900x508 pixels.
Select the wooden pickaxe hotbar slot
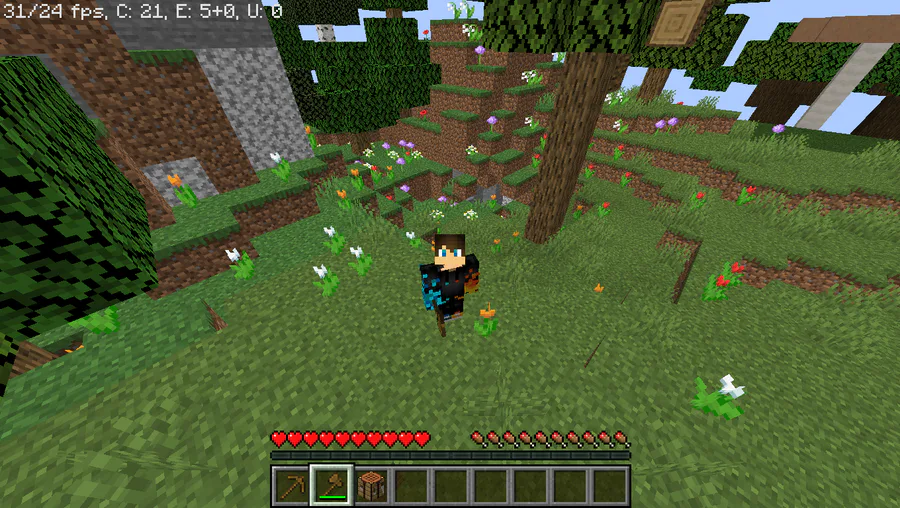pos(291,486)
